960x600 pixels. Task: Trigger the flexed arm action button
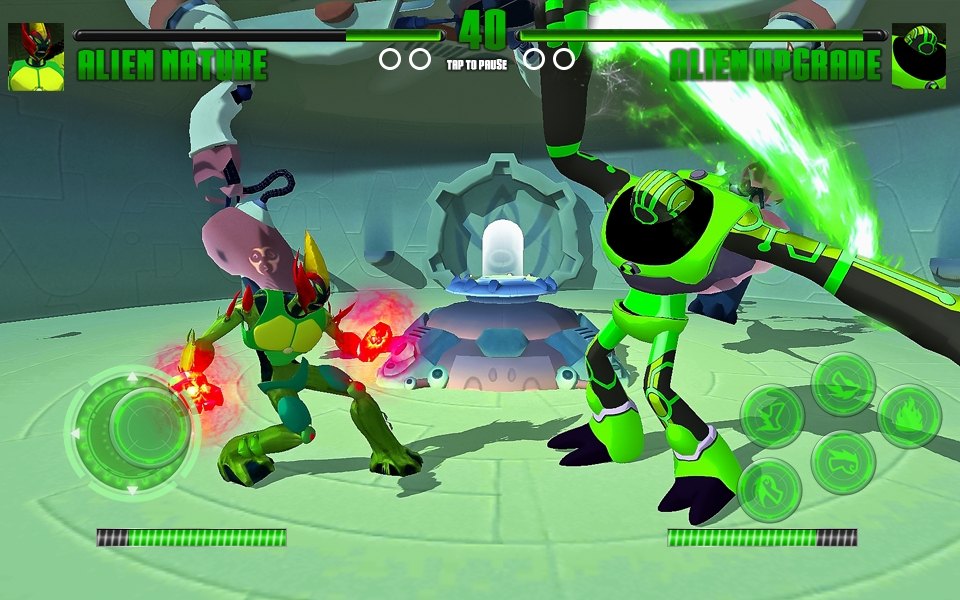771,416
